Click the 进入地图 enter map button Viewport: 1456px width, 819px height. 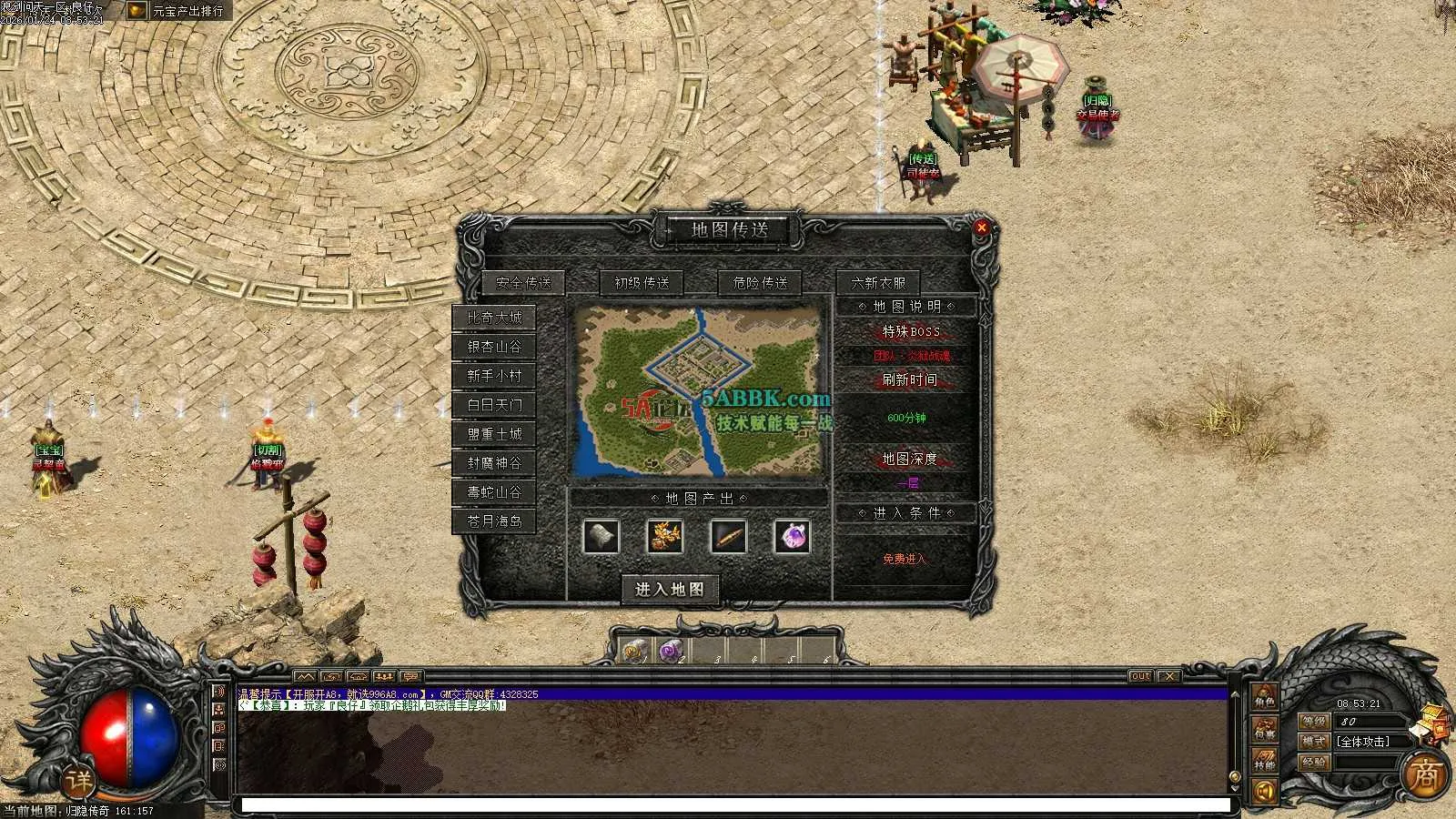[x=670, y=590]
